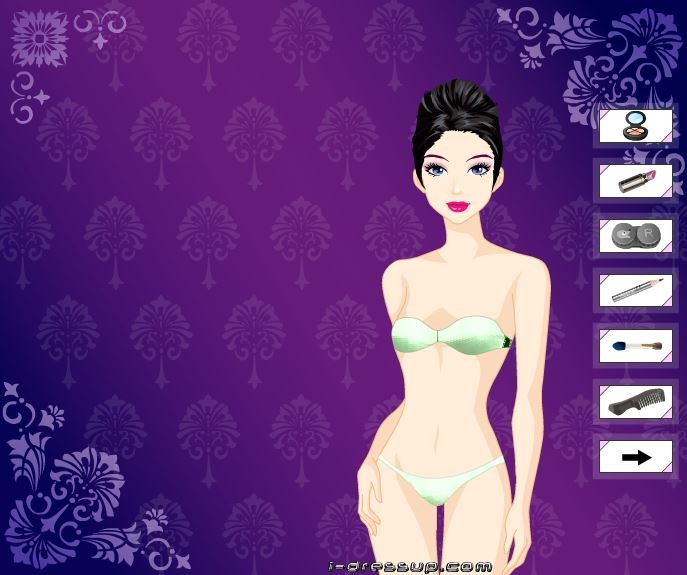Screen dimensions: 687x575
Task: Open the eyeshadow palette category
Action: (635, 127)
